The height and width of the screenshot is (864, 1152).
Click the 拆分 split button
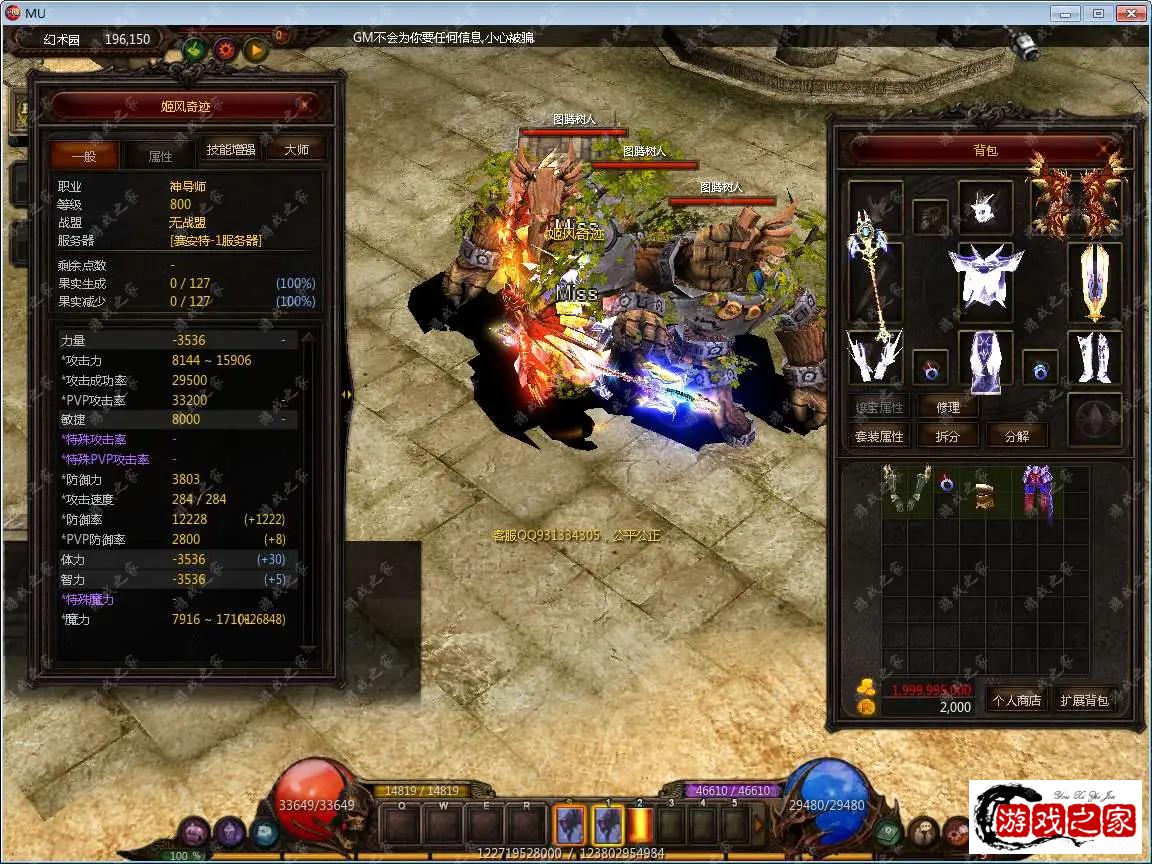coord(948,436)
